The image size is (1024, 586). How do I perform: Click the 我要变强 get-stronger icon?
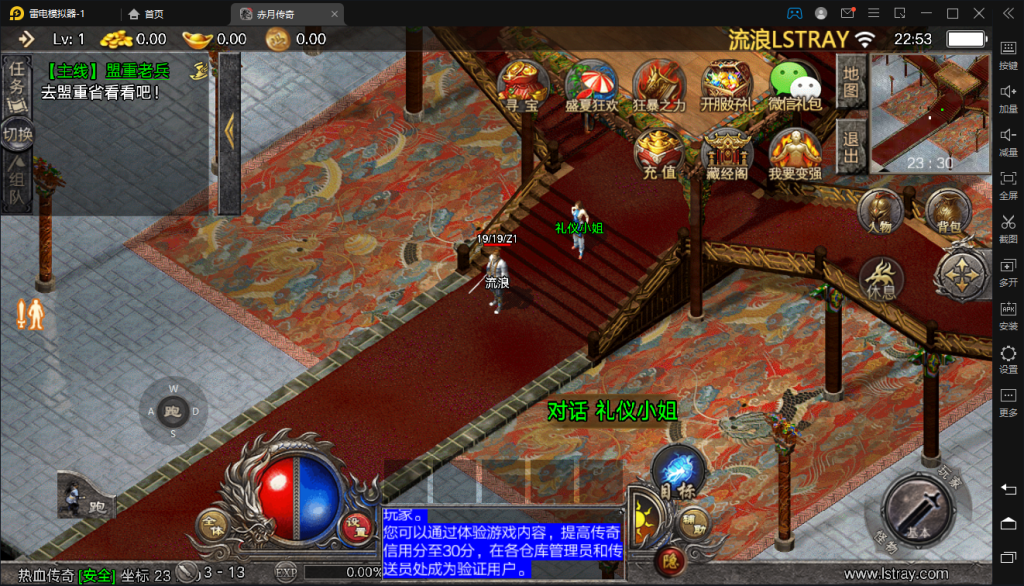pos(795,153)
